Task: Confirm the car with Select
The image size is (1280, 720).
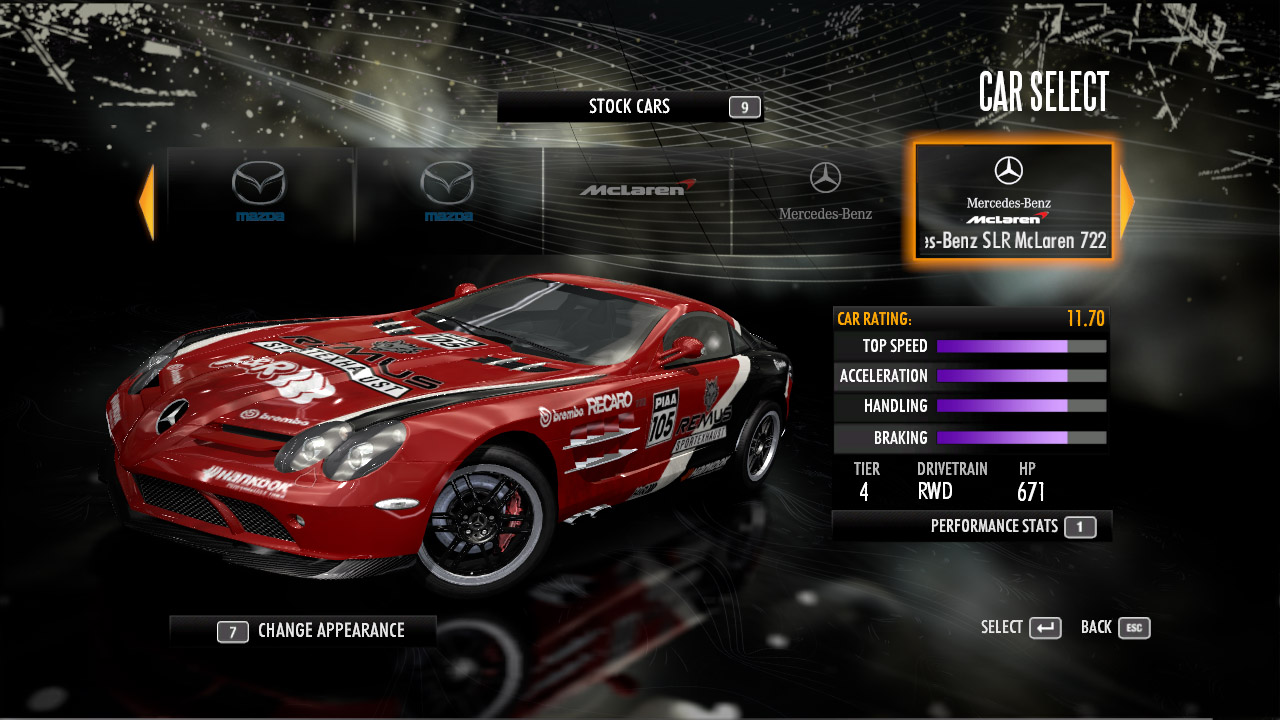Action: click(1021, 628)
